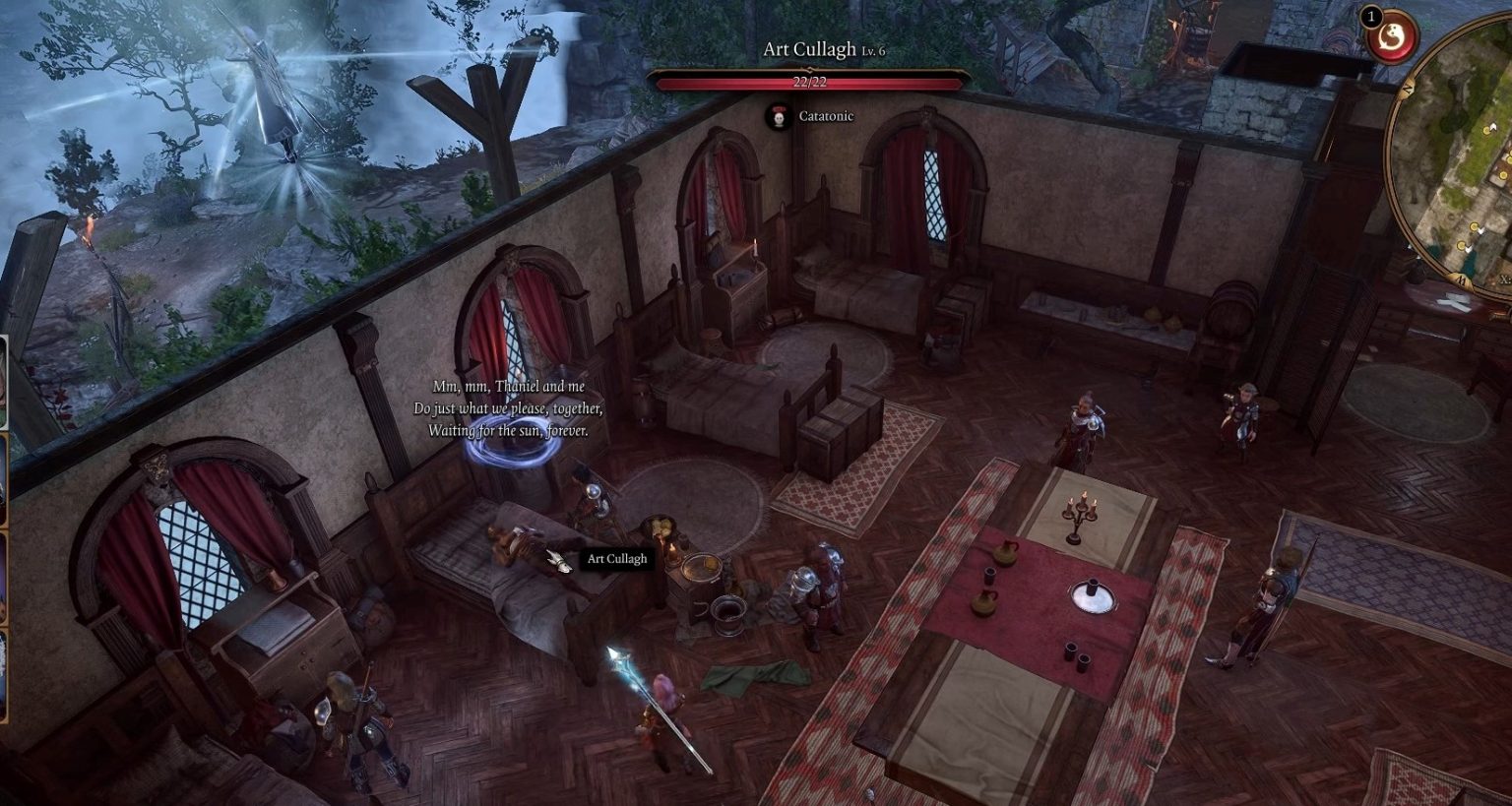
Task: Select a gold quest marker on the minimap
Action: point(1485,132)
